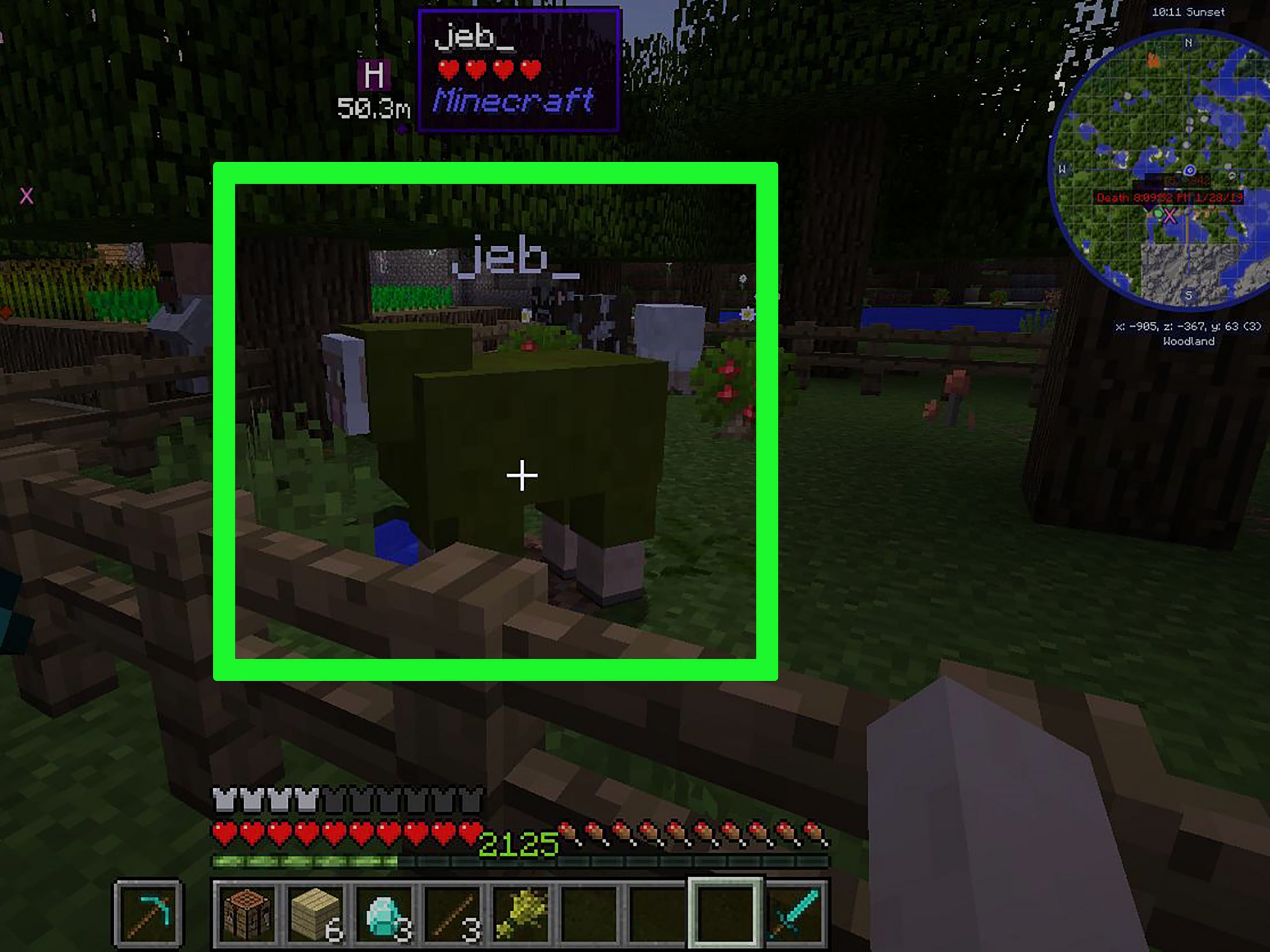Select the crafting table hotbar slot
This screenshot has width=1270, height=952.
[x=248, y=913]
